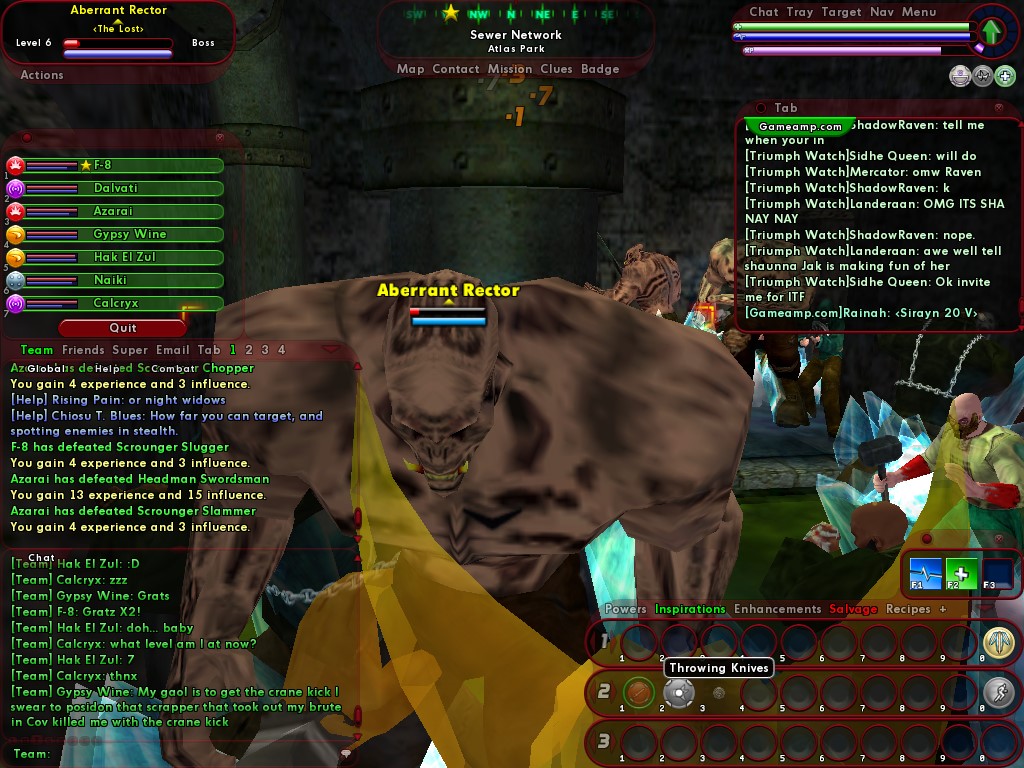Image resolution: width=1024 pixels, height=768 pixels.
Task: Use the blue F1 inspiration
Action: (925, 573)
